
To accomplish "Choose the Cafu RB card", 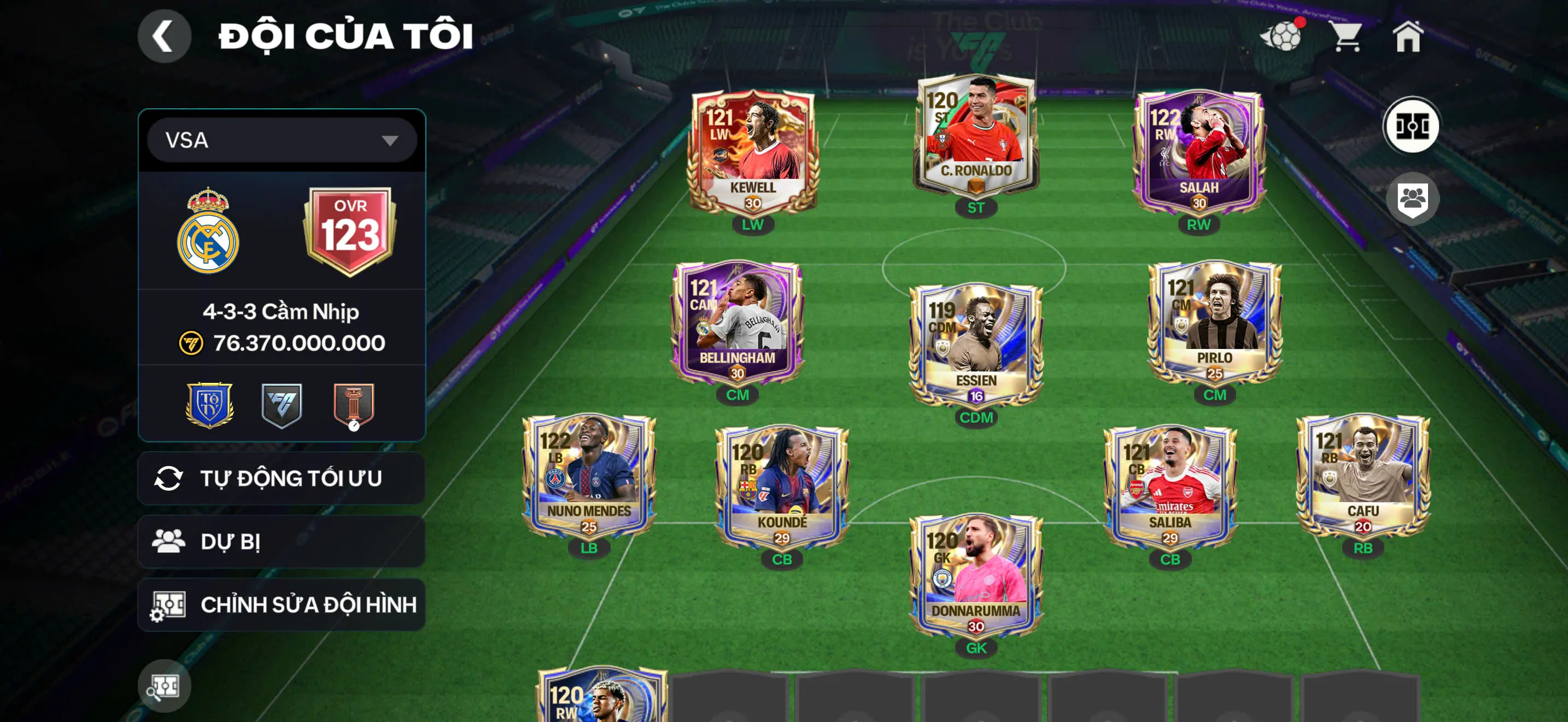I will click(1363, 476).
